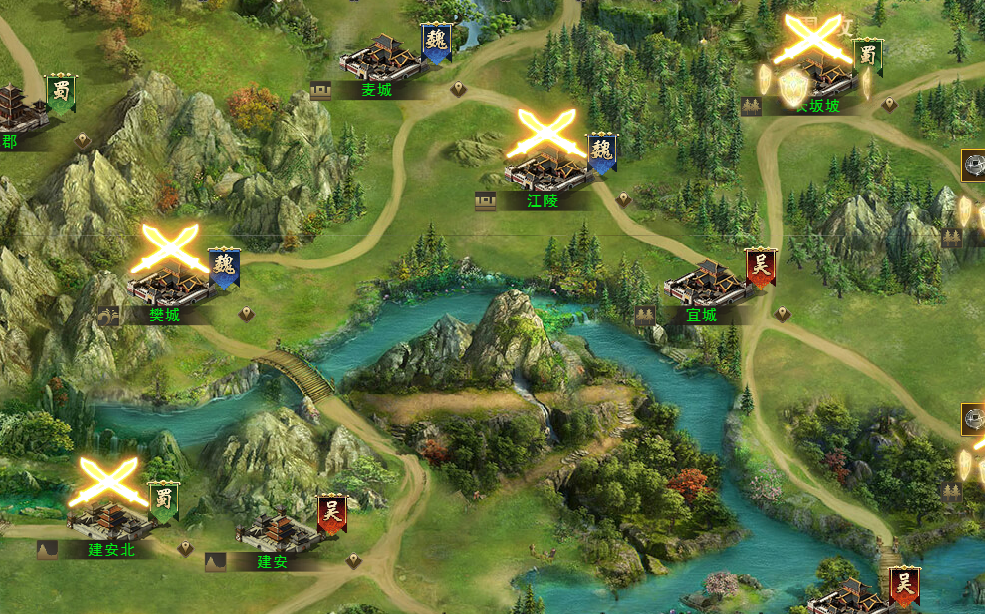Click the location pin marker beside 宜城
Viewport: 985px width, 614px height.
[x=782, y=314]
